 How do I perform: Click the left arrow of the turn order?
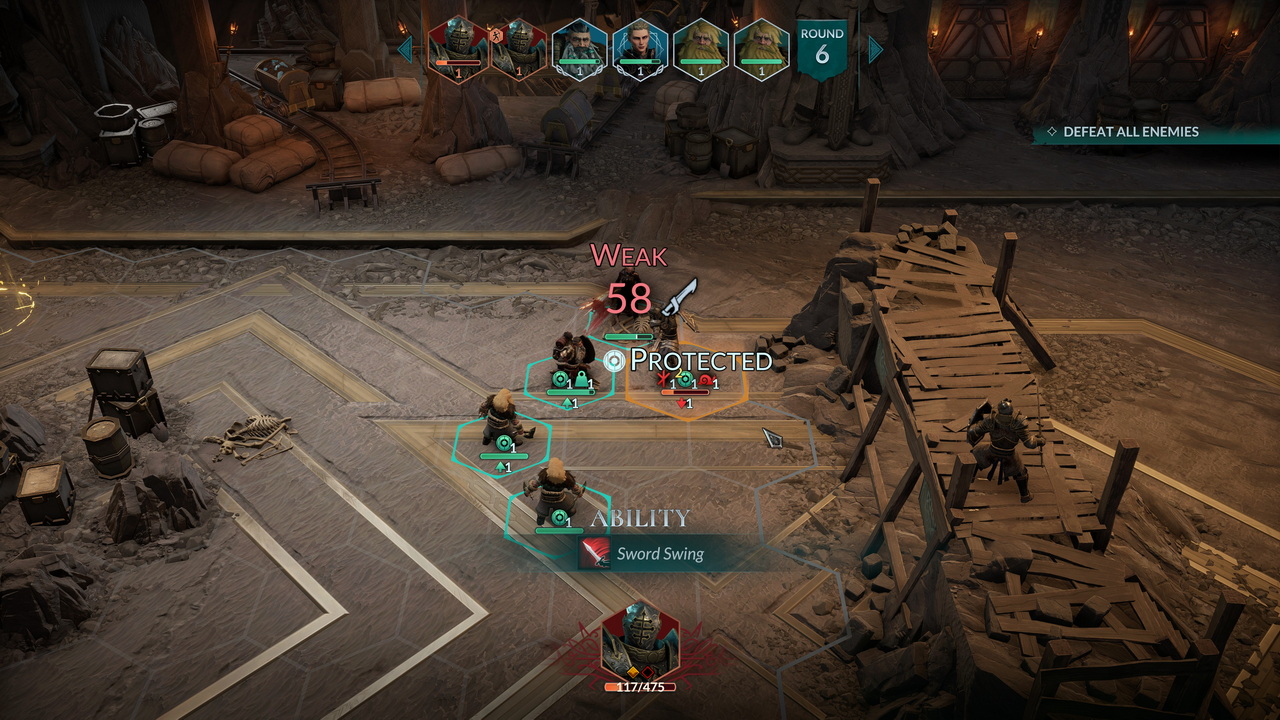click(405, 49)
